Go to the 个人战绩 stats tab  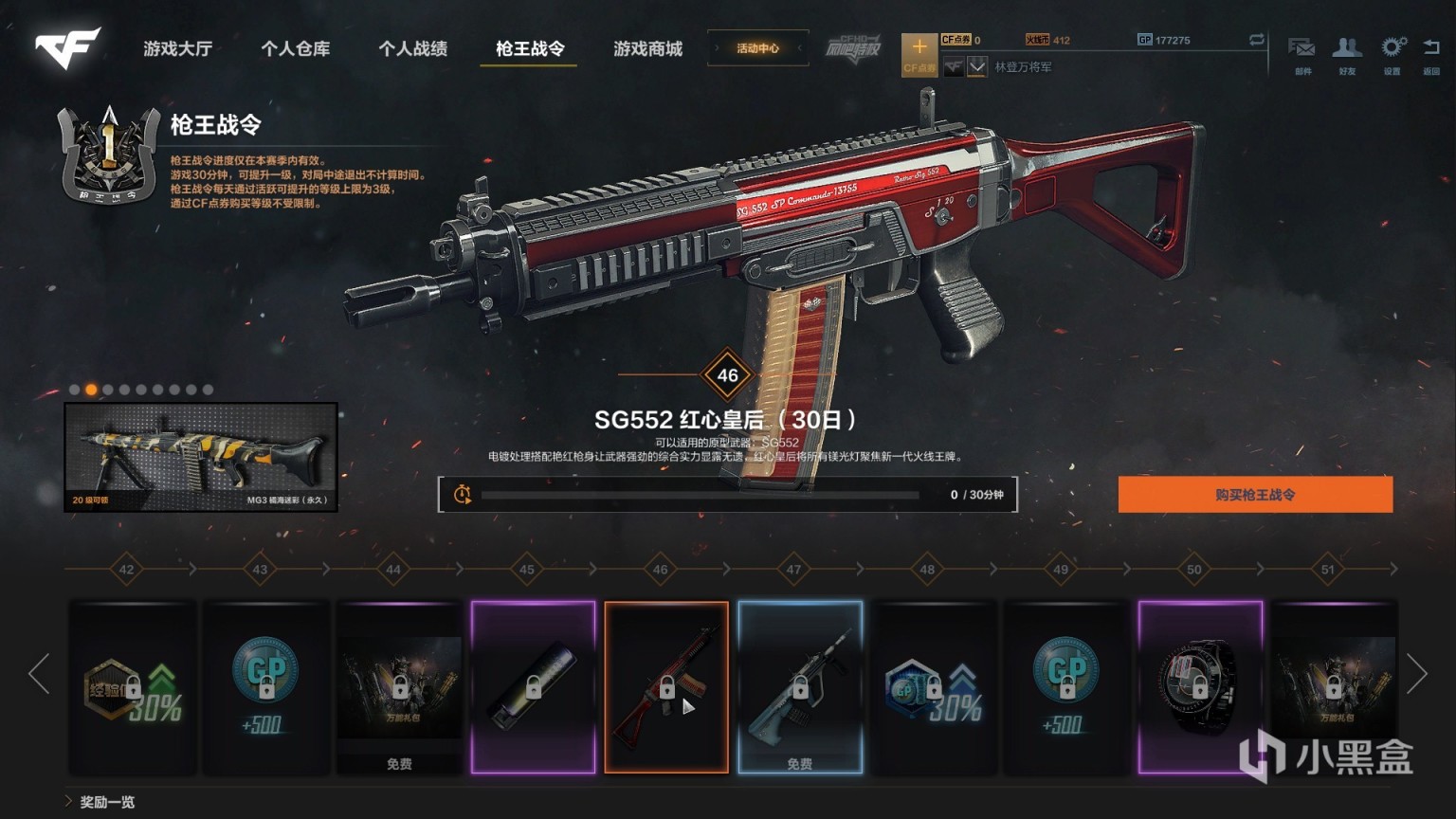[x=412, y=48]
